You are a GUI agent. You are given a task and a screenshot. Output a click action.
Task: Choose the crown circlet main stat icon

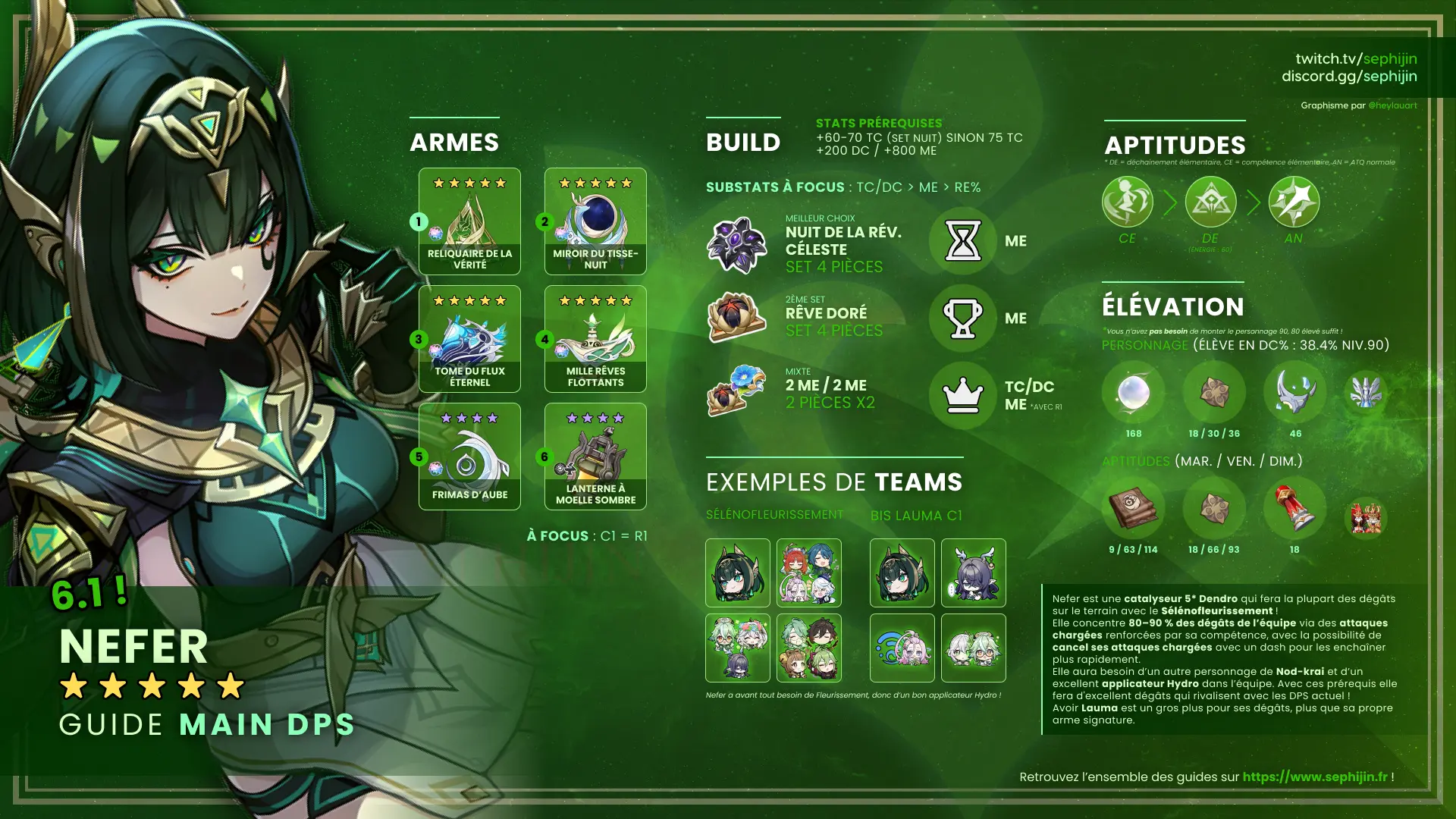pyautogui.click(x=963, y=395)
